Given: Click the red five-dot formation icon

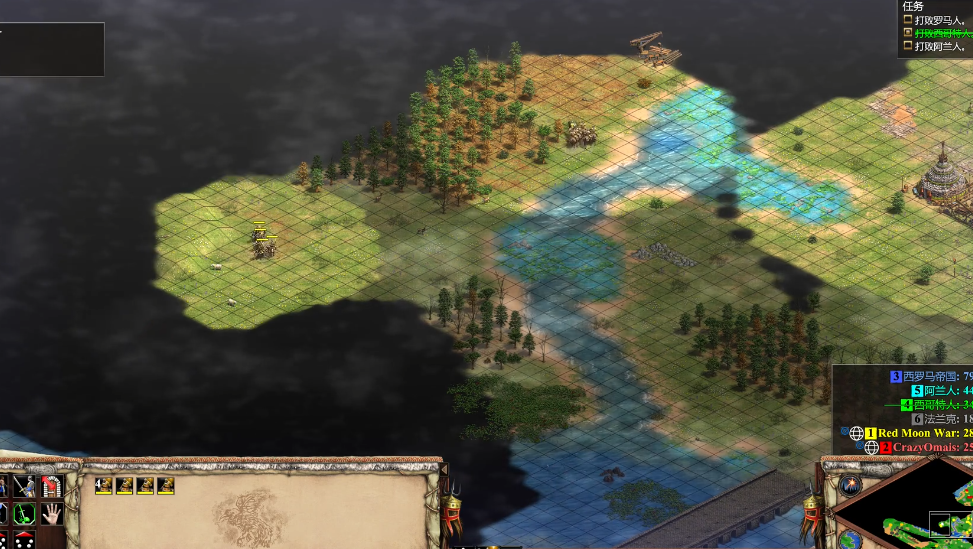Looking at the screenshot, I should (x=24, y=541).
